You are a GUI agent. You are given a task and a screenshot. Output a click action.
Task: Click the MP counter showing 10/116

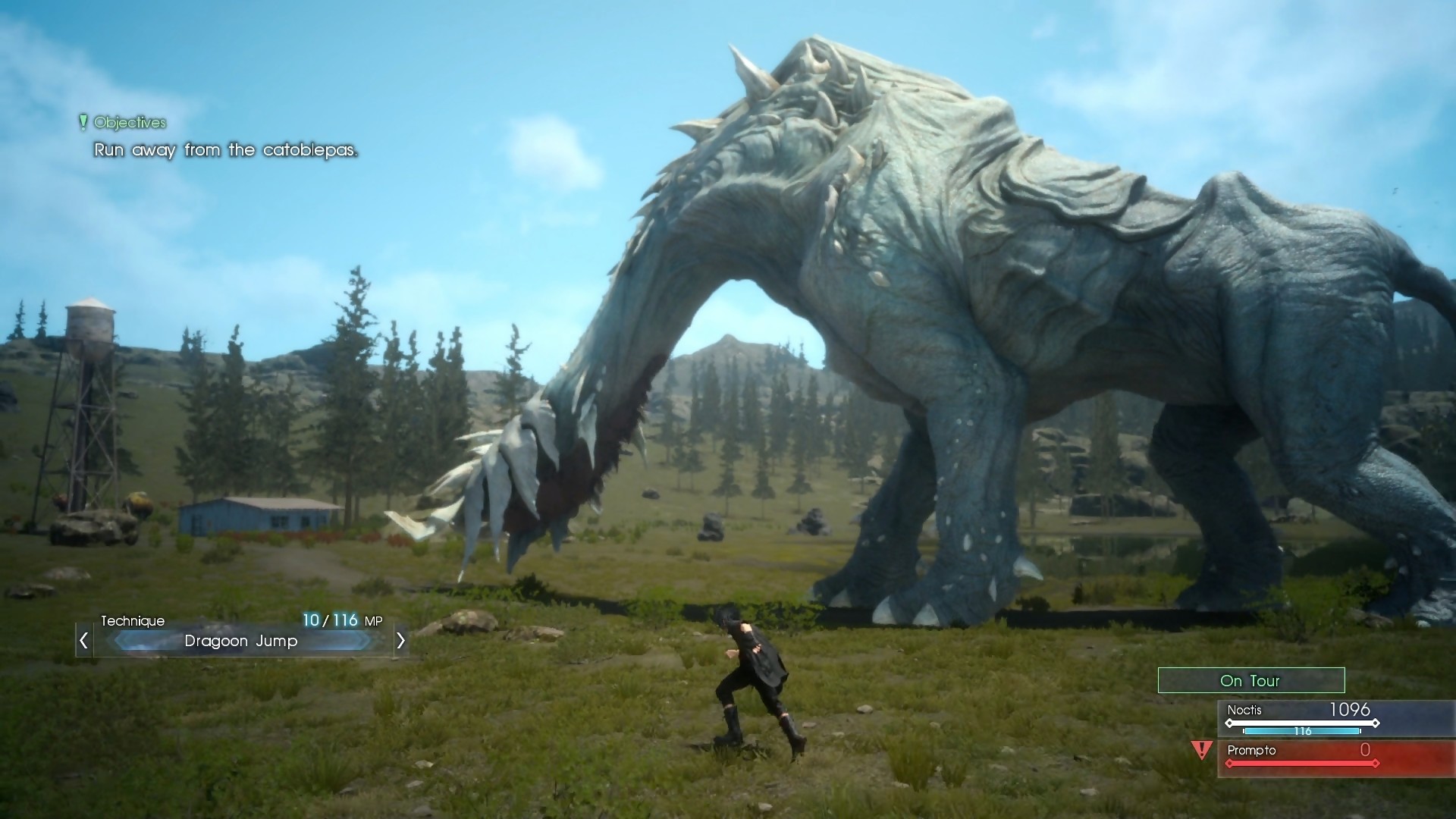(x=341, y=620)
